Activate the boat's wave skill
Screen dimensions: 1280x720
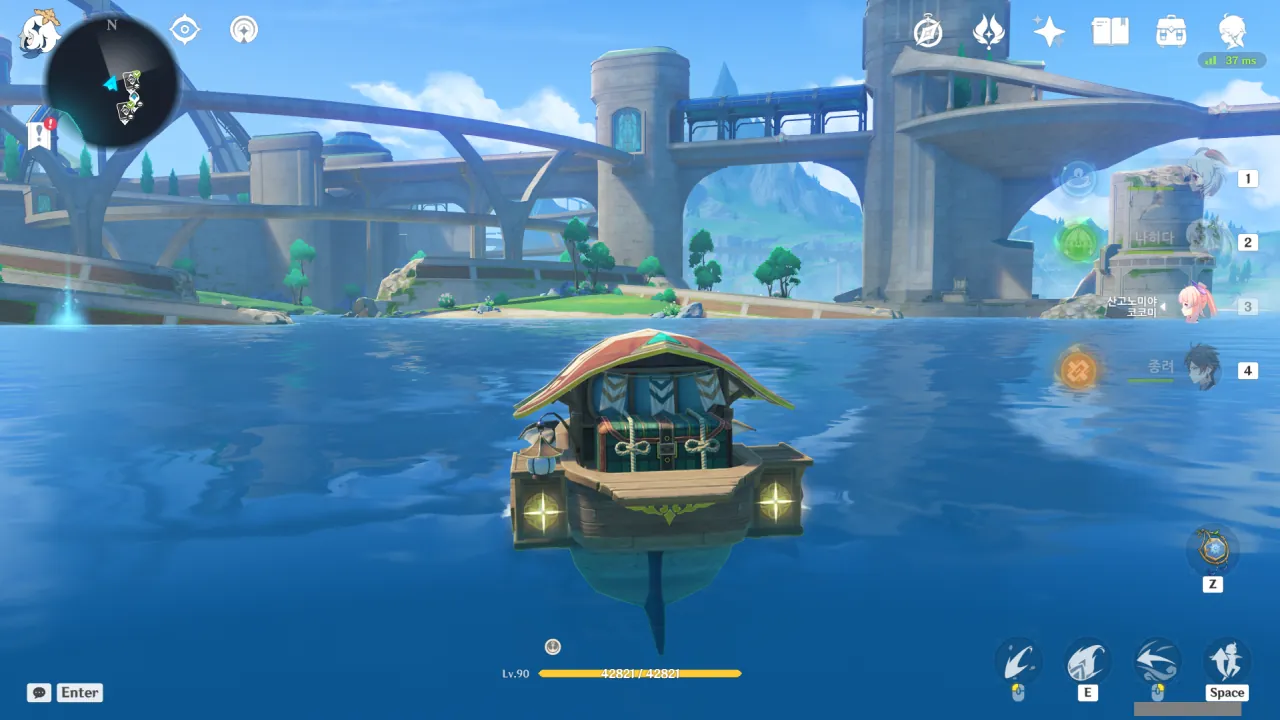(1088, 662)
